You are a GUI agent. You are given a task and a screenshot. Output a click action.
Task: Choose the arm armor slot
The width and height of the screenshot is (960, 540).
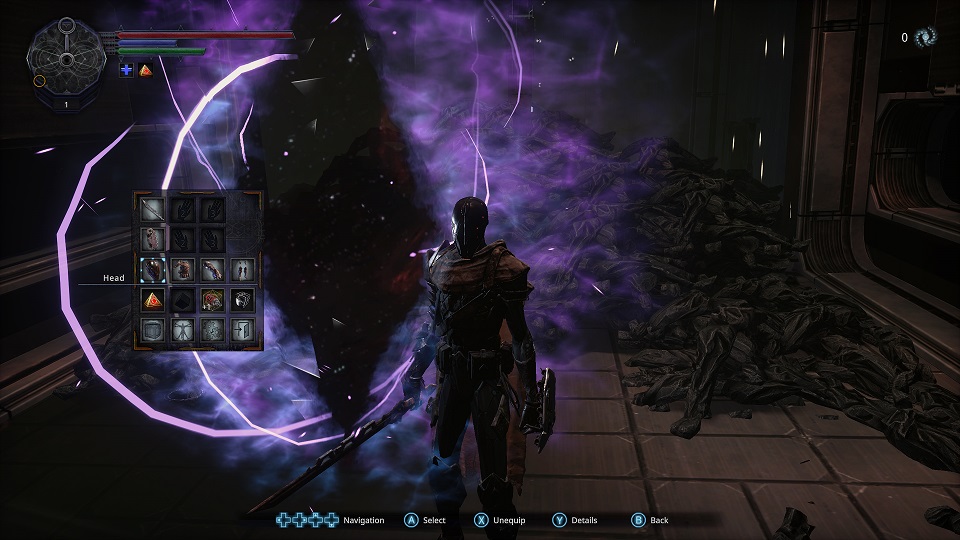[211, 269]
